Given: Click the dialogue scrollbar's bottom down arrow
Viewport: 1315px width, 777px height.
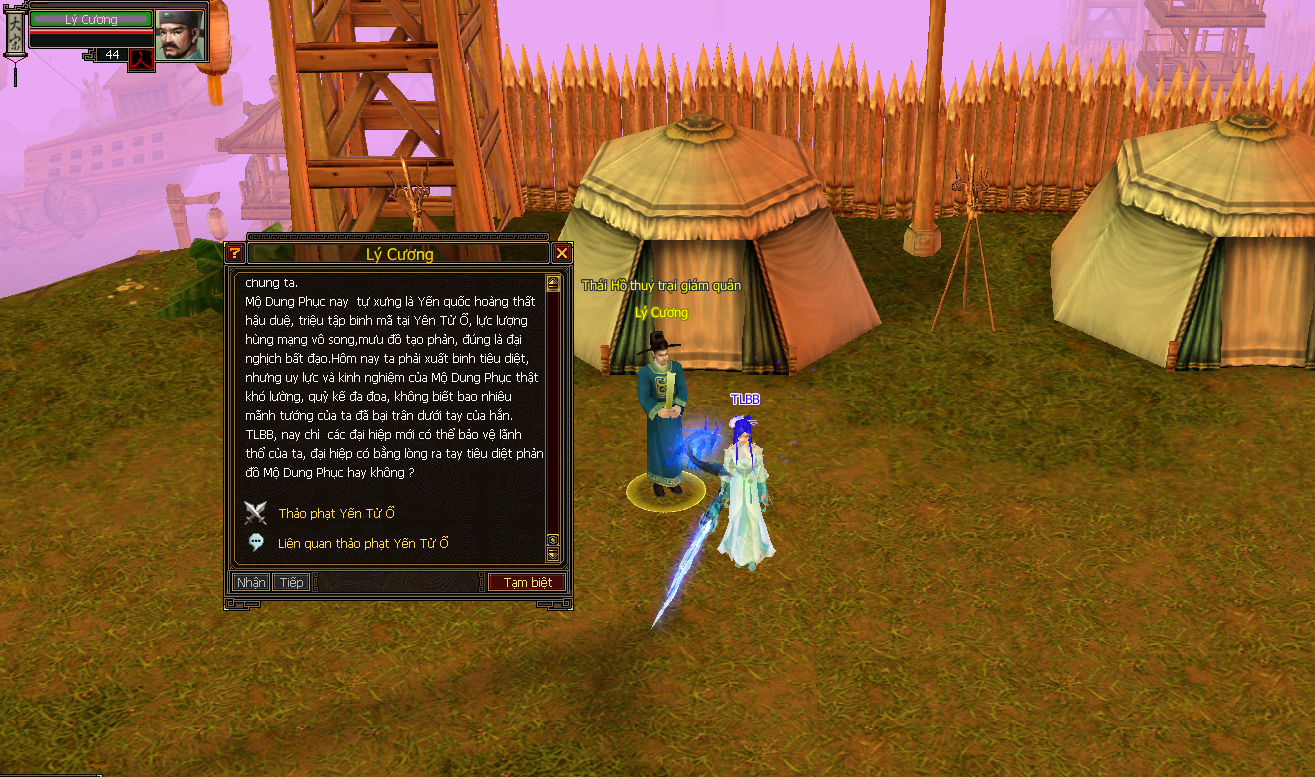Looking at the screenshot, I should click(552, 554).
